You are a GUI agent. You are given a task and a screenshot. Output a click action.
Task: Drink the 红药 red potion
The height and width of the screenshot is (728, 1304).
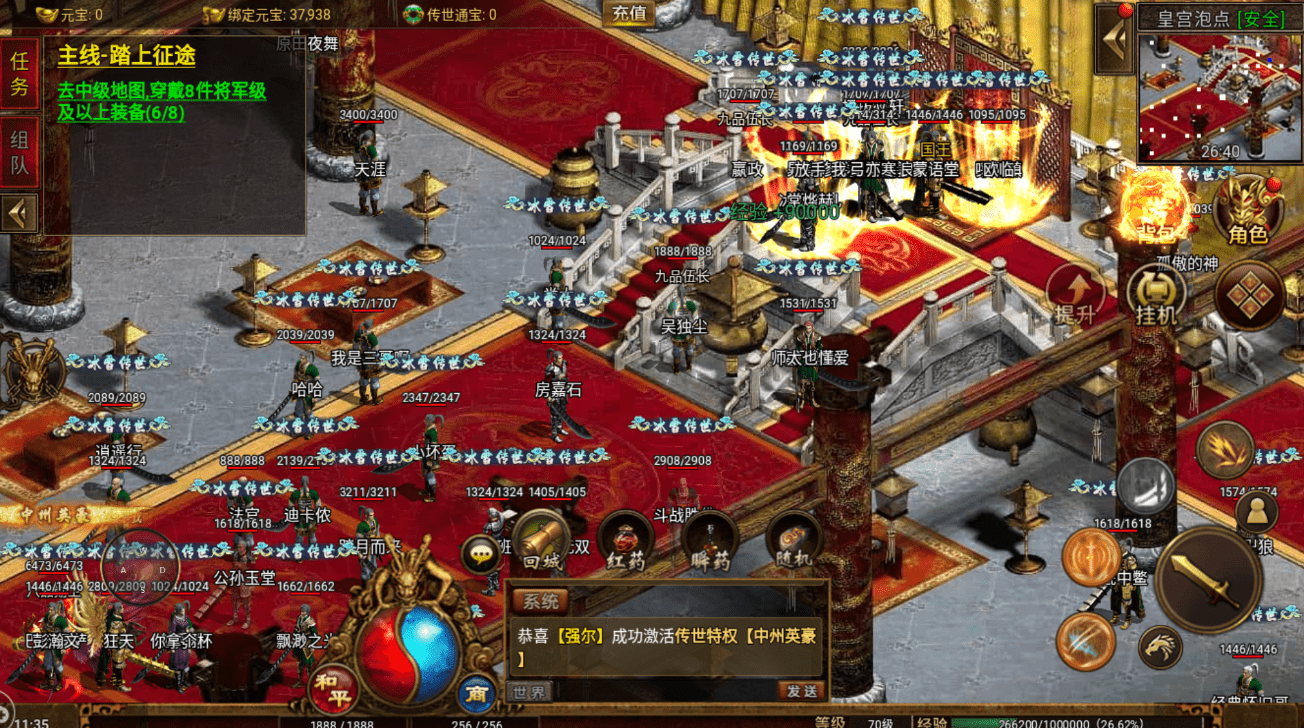click(626, 541)
